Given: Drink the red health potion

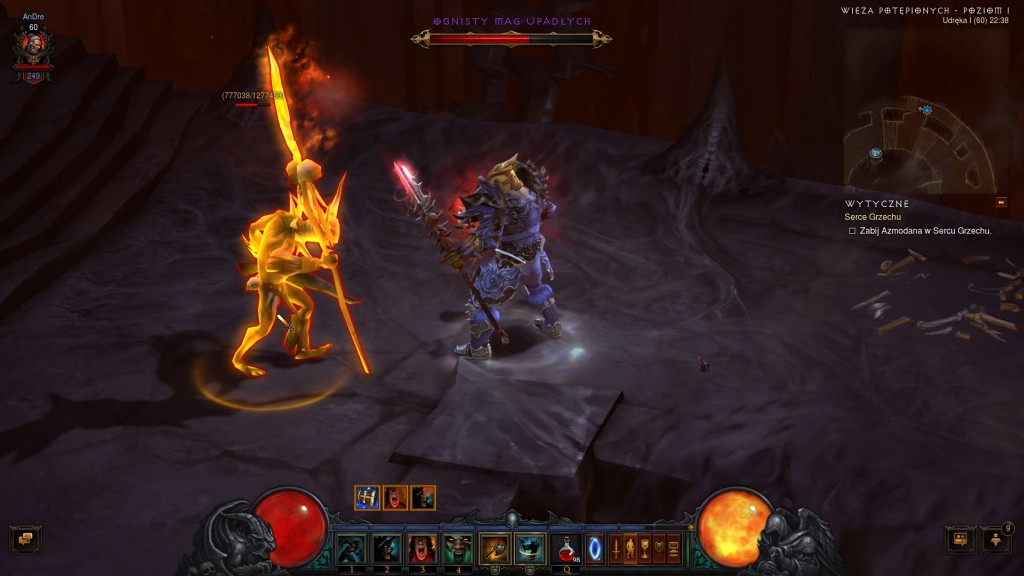Looking at the screenshot, I should [x=565, y=549].
